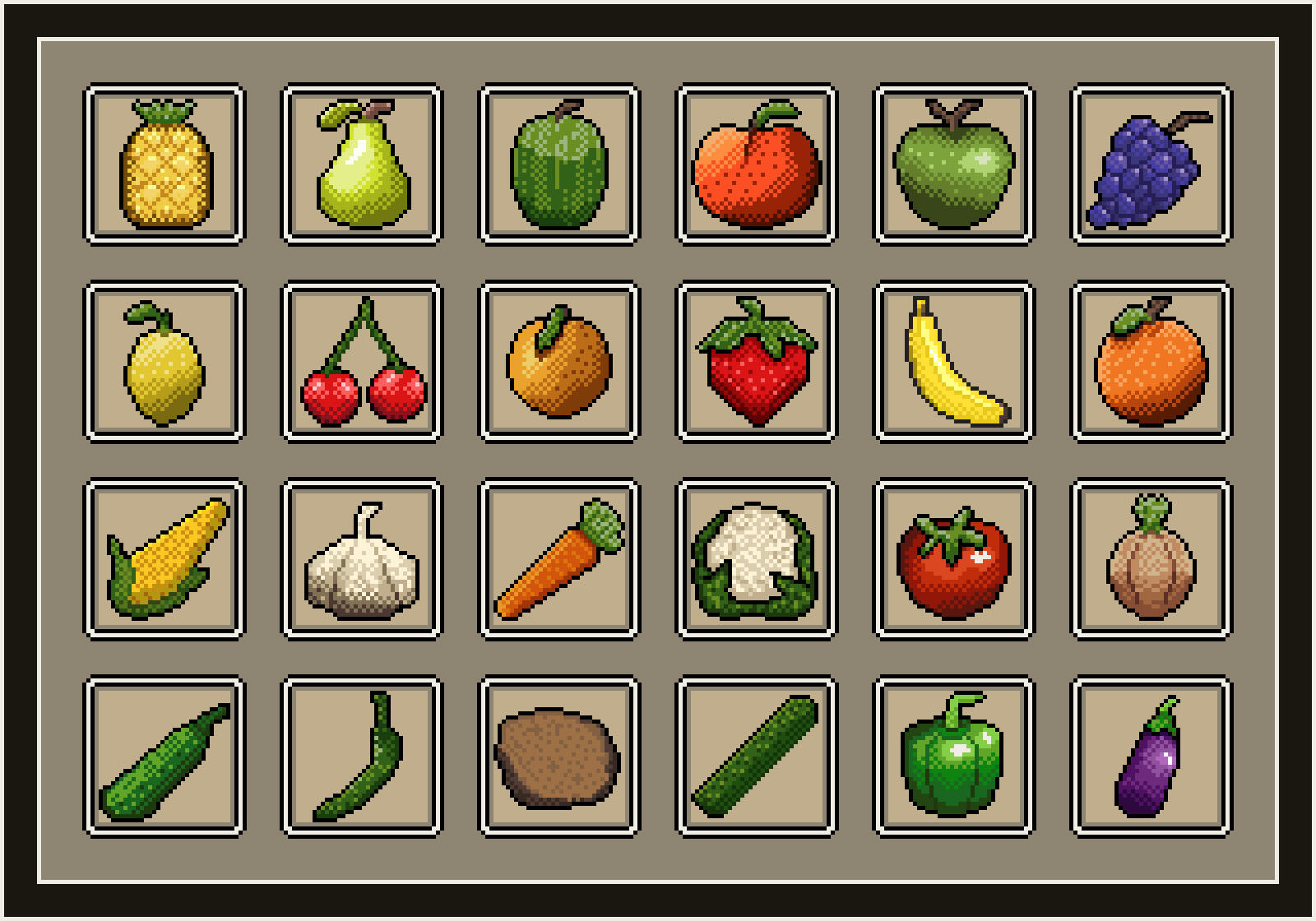This screenshot has width=1316, height=921.
Task: Select the orange carrot slot
Action: (559, 559)
